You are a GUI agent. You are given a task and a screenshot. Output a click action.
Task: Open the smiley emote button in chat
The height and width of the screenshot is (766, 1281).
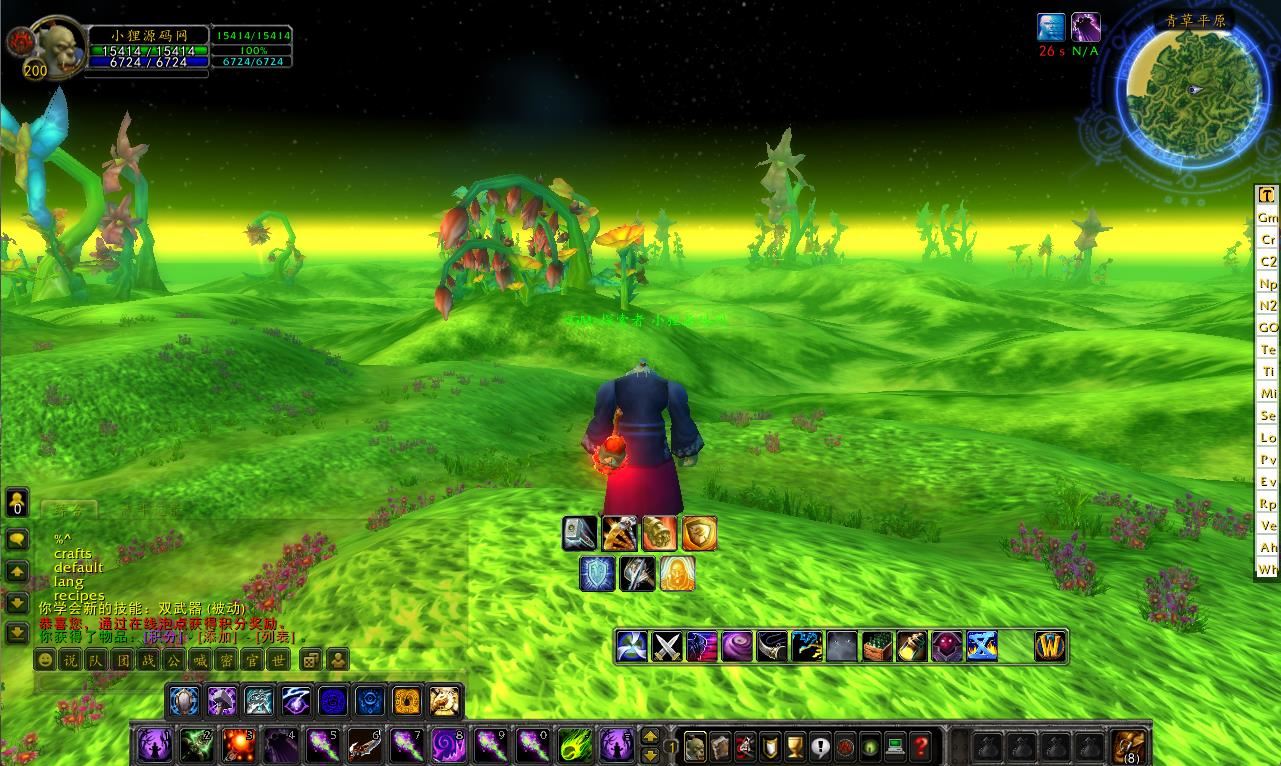coord(45,660)
